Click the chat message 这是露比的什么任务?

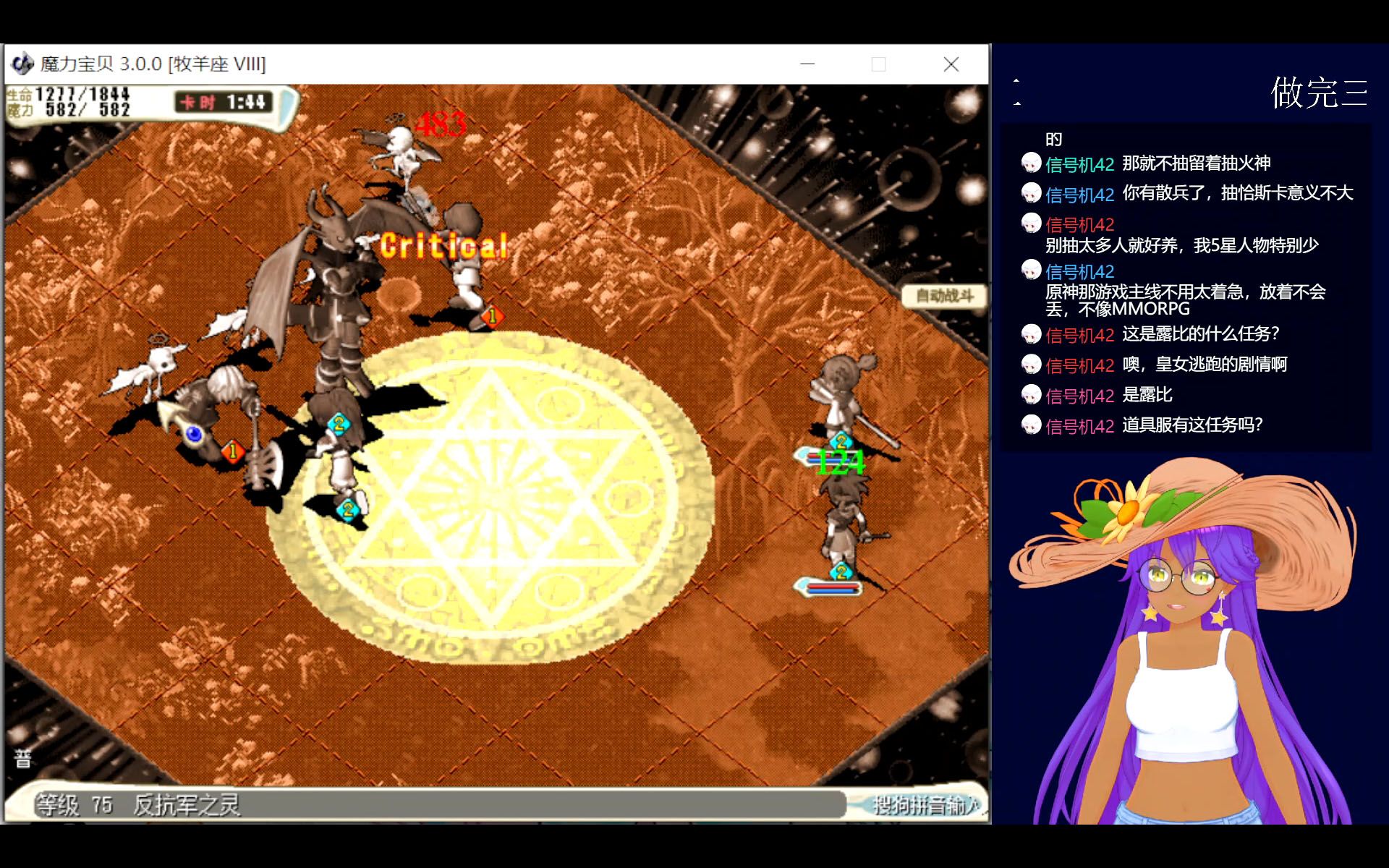click(x=1201, y=335)
